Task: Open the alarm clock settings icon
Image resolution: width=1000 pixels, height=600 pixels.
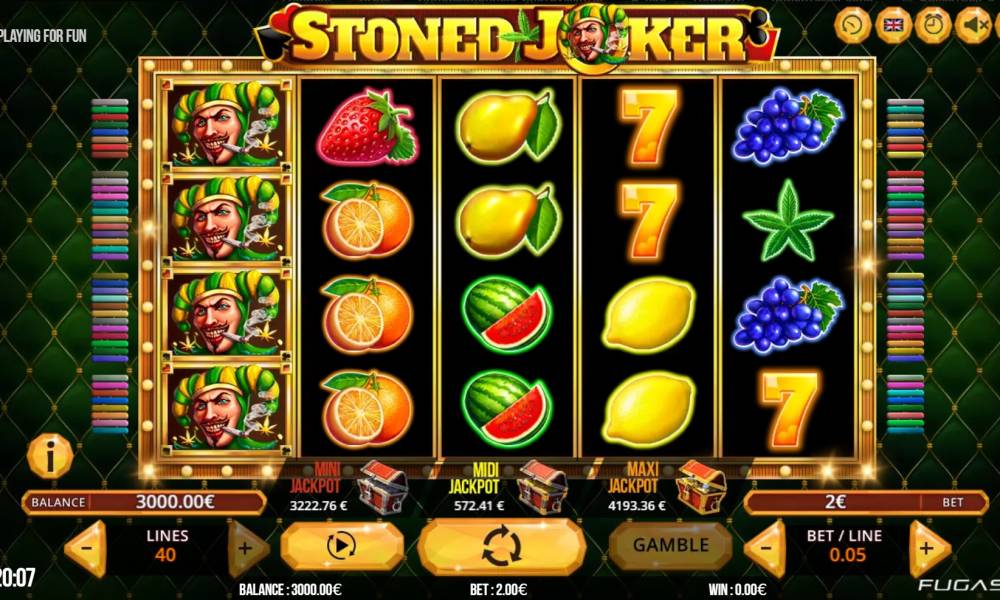Action: (933, 24)
